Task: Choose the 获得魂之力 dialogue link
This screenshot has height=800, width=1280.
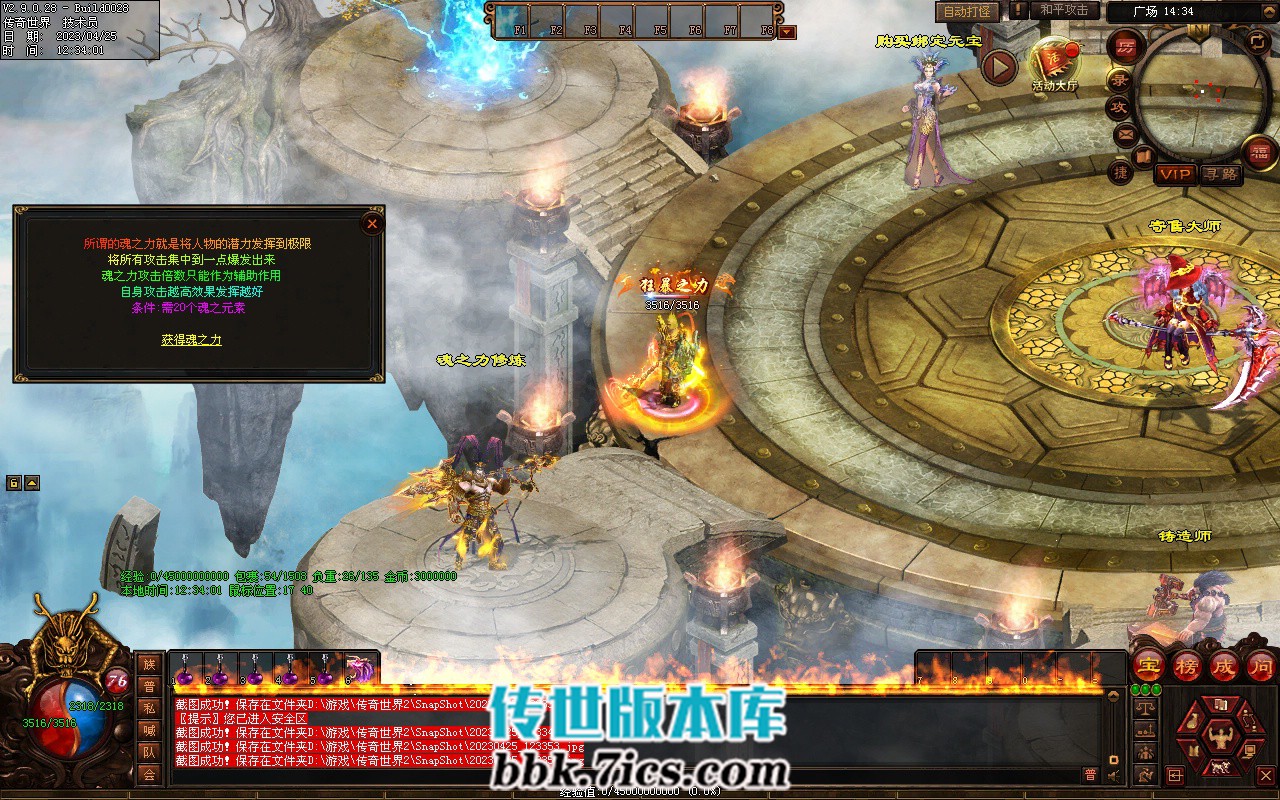Action: (x=191, y=340)
